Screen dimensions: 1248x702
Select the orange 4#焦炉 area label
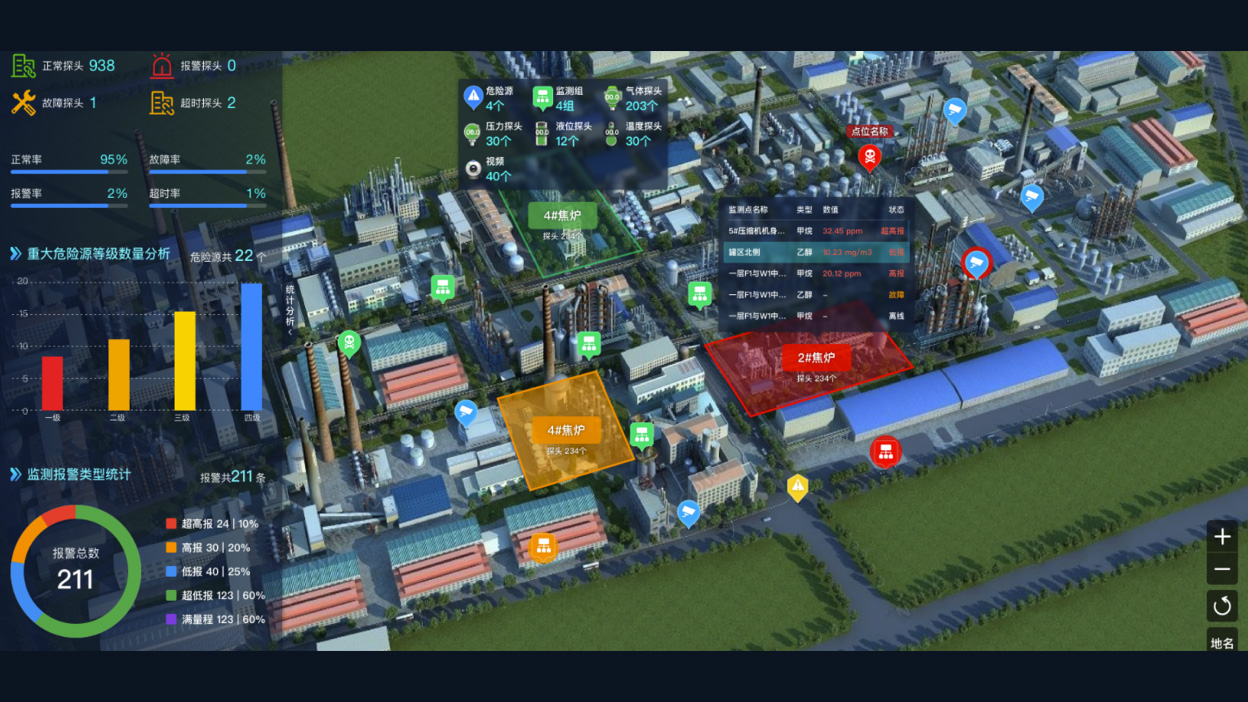tap(566, 431)
